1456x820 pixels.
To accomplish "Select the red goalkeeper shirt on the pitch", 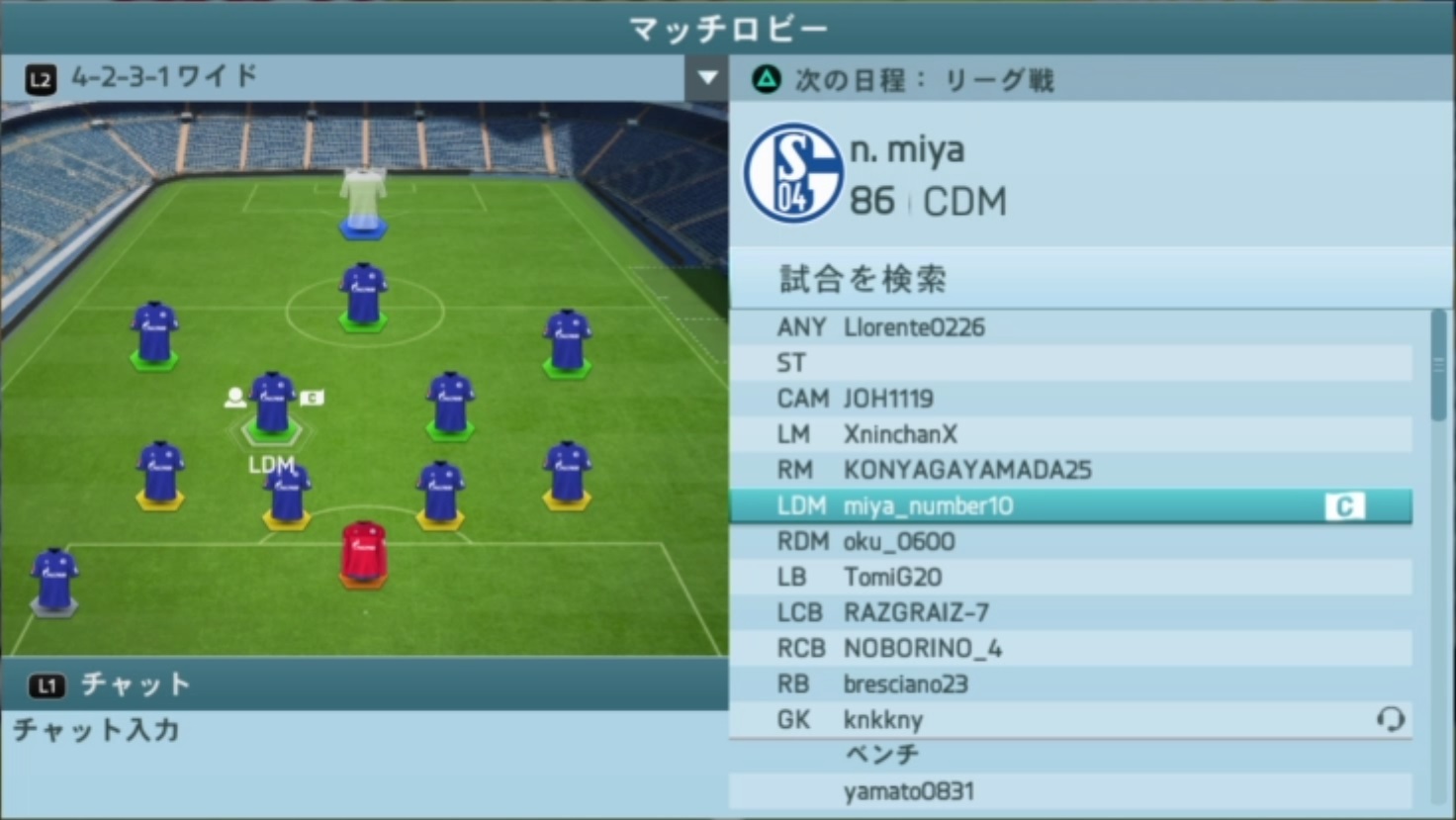I will (363, 552).
